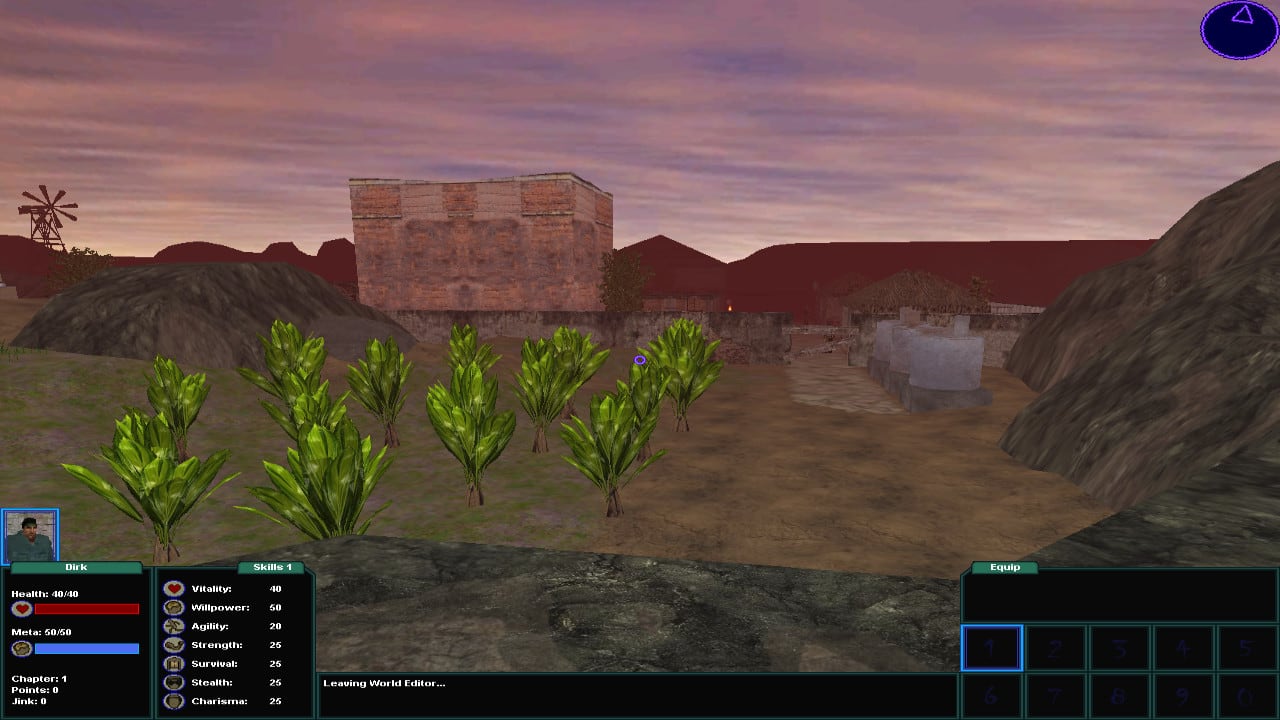Viewport: 1280px width, 720px height.
Task: Click the compass indicator in the corner
Action: click(x=1238, y=30)
